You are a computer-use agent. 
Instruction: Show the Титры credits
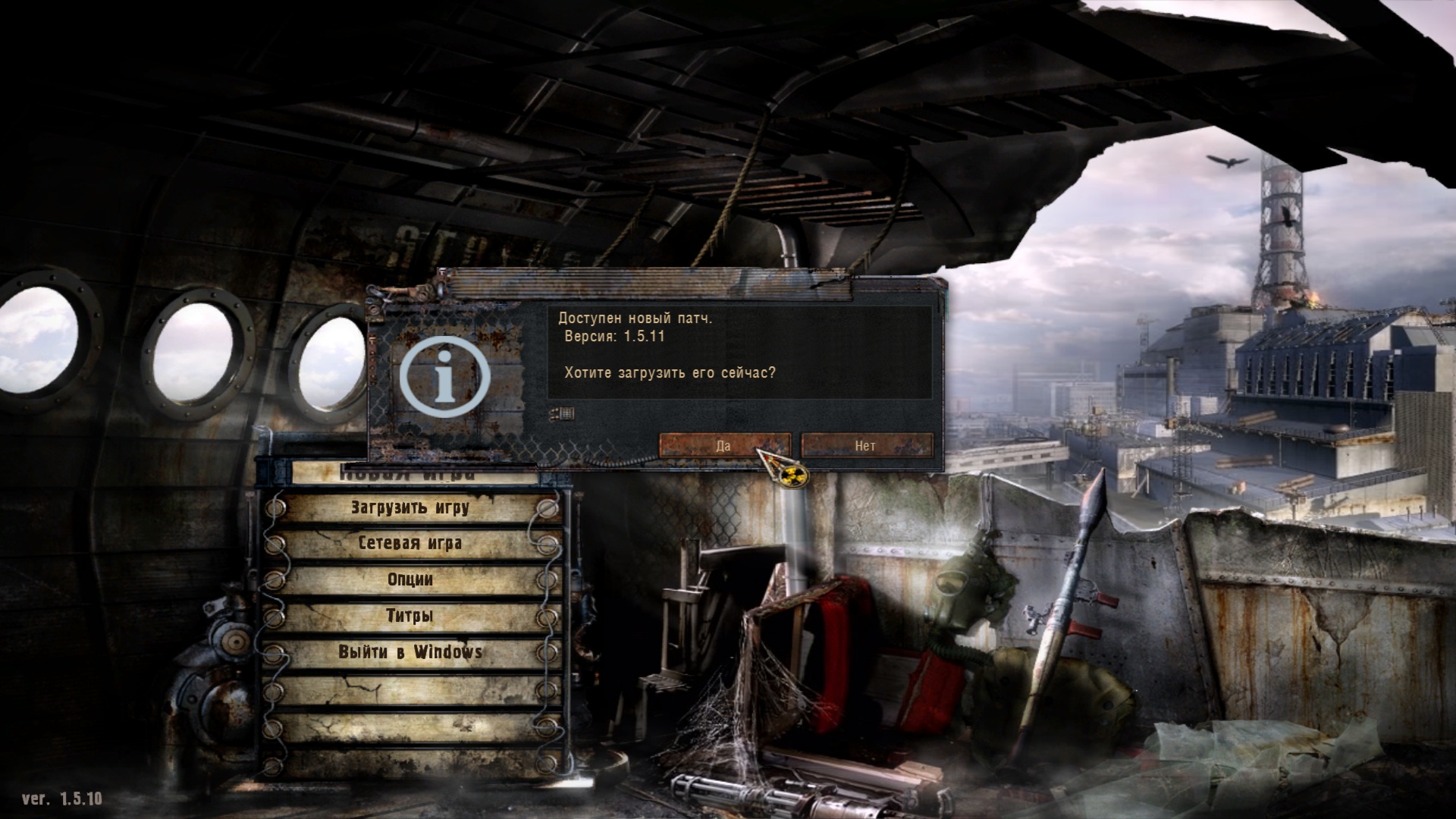[x=410, y=616]
